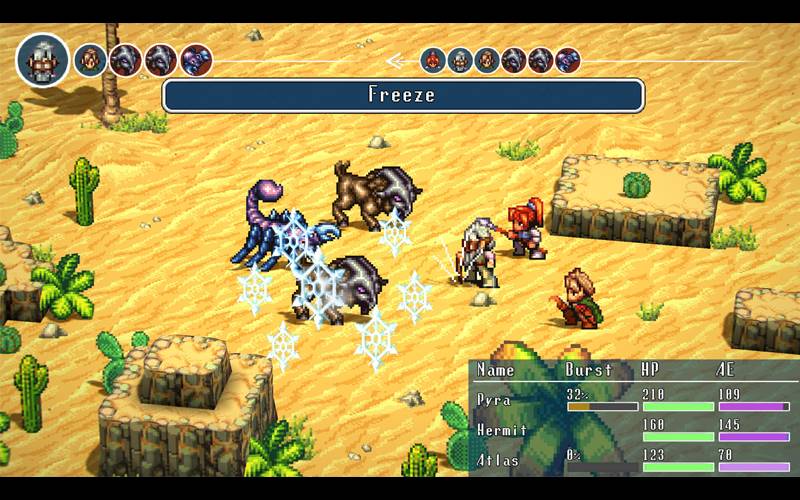Select Hermit's row in the party panel
The height and width of the screenshot is (500, 800).
[632, 431]
